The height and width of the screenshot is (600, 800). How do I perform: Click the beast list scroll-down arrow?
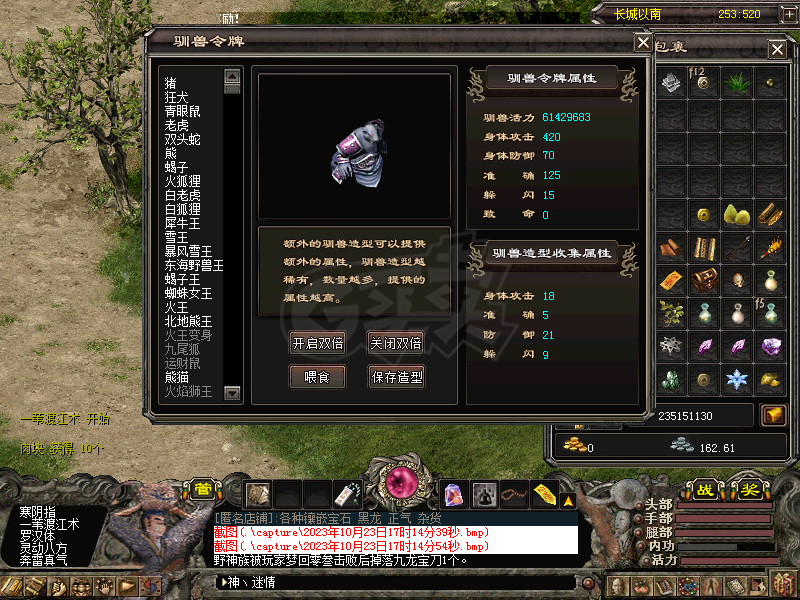(x=233, y=395)
